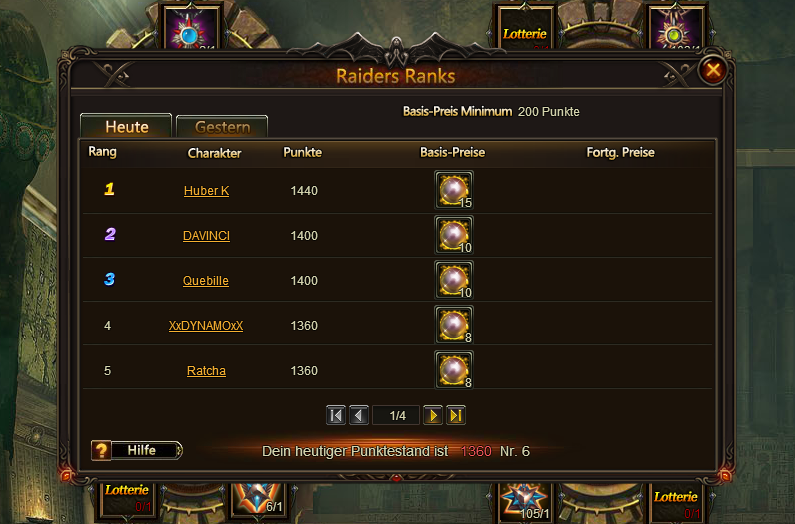Image resolution: width=795 pixels, height=524 pixels.
Task: Go to the next ranking page
Action: click(433, 415)
